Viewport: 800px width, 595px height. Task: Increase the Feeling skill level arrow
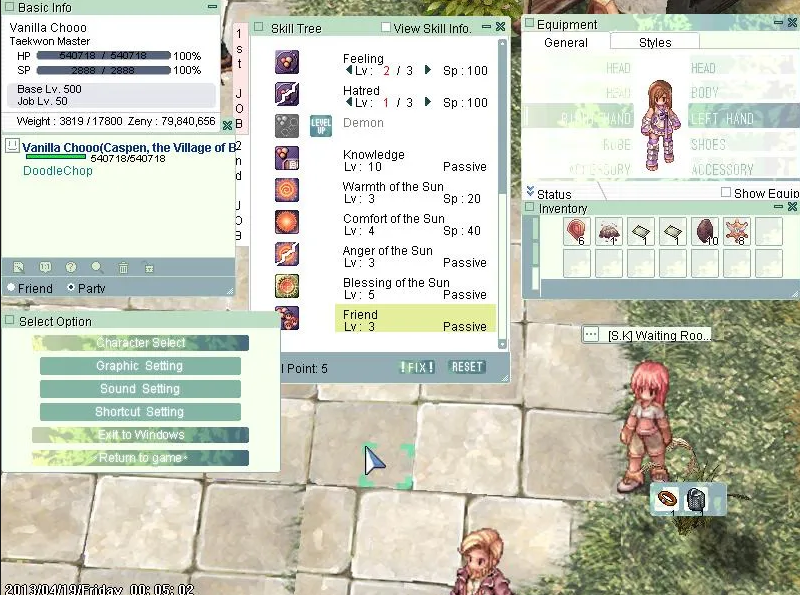pyautogui.click(x=428, y=71)
